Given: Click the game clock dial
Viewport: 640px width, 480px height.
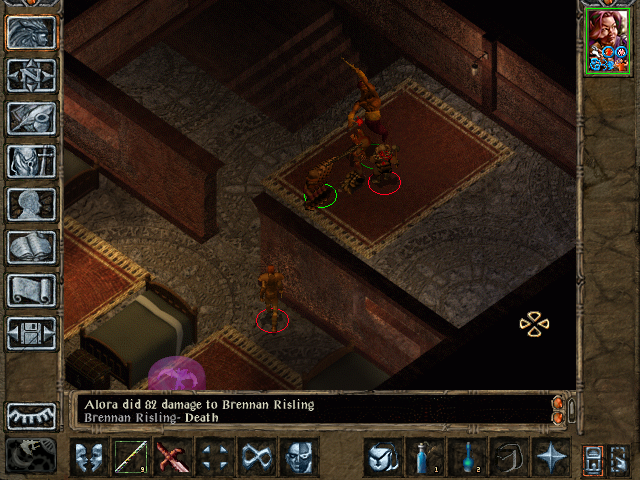Looking at the screenshot, I should click(x=29, y=456).
